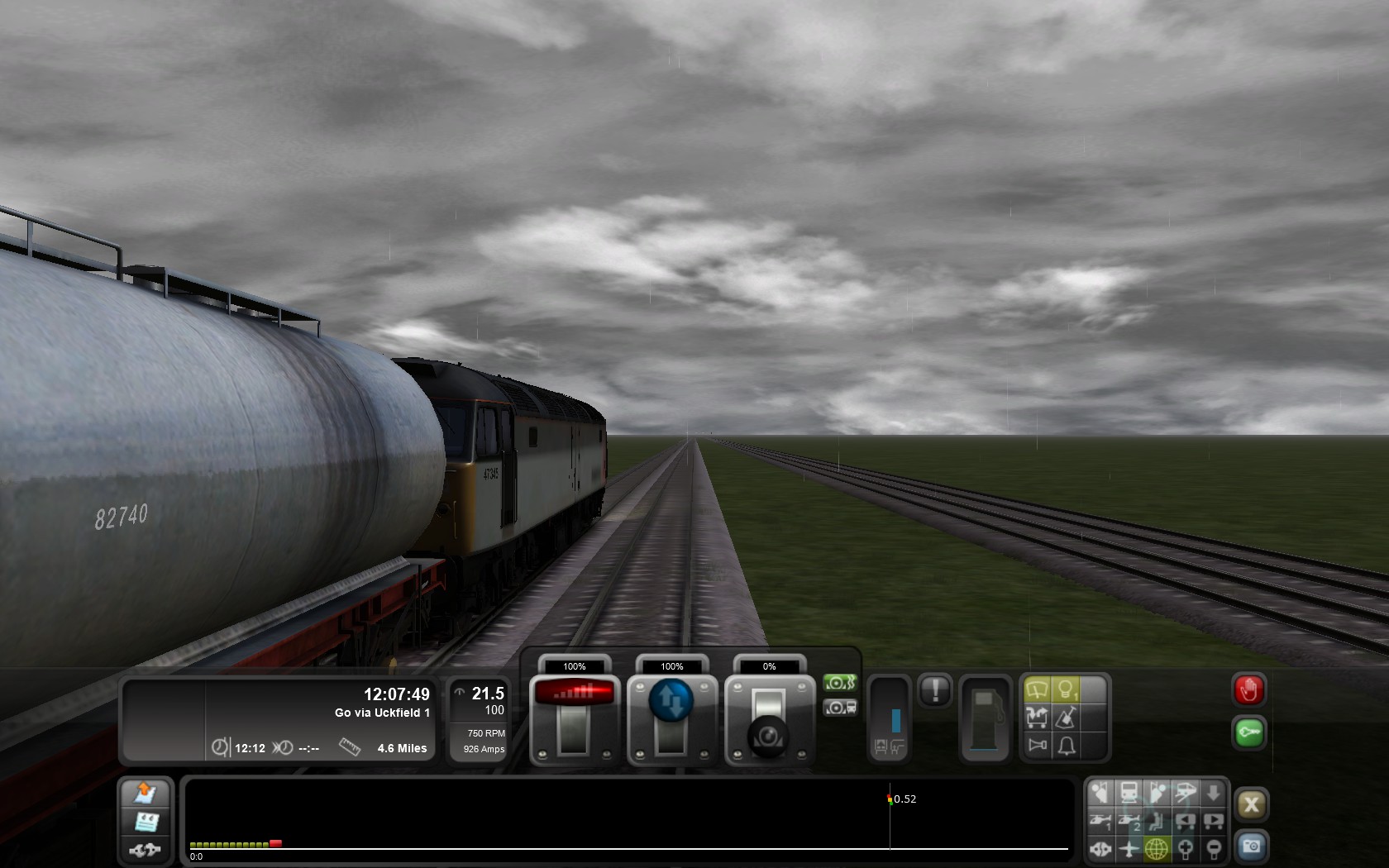Acknowledge the exclamation alert button
1389x868 pixels.
(x=935, y=690)
